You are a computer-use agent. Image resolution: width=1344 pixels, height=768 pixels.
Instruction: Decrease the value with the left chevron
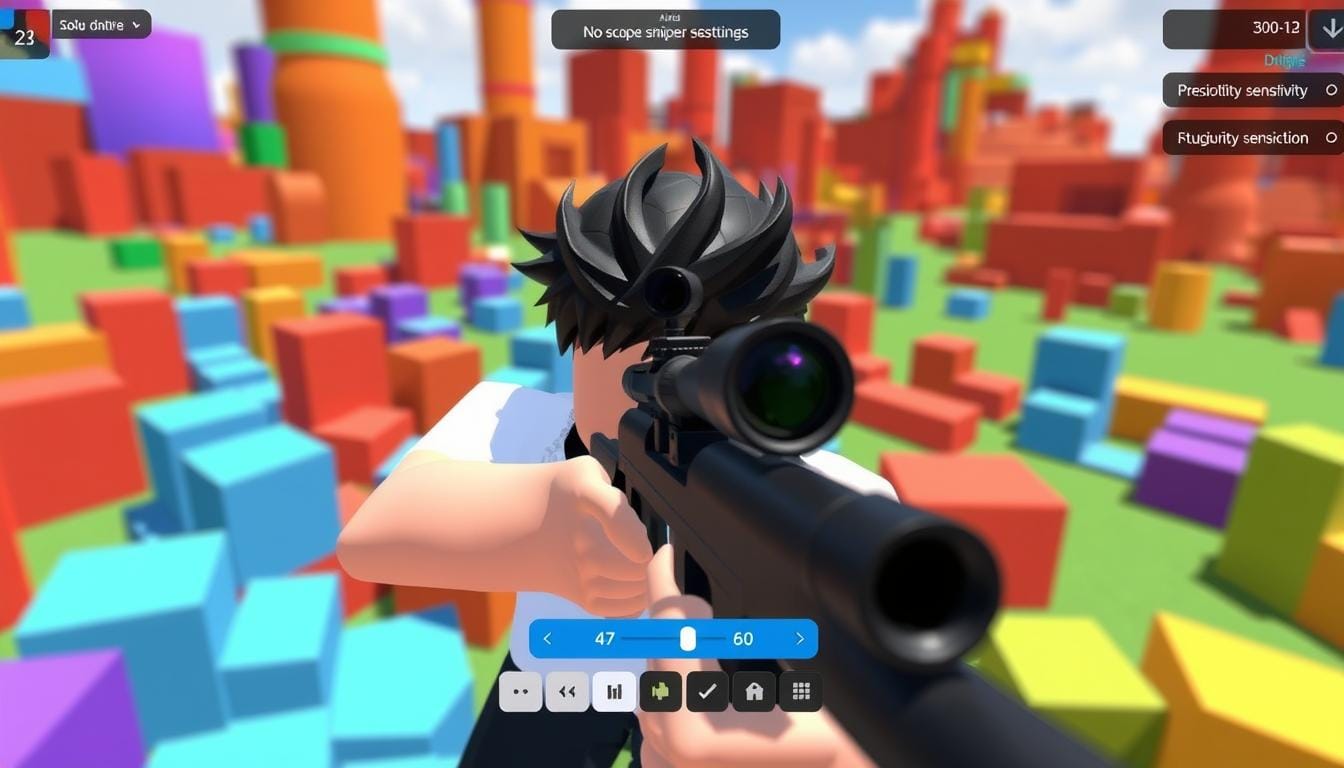[547, 638]
